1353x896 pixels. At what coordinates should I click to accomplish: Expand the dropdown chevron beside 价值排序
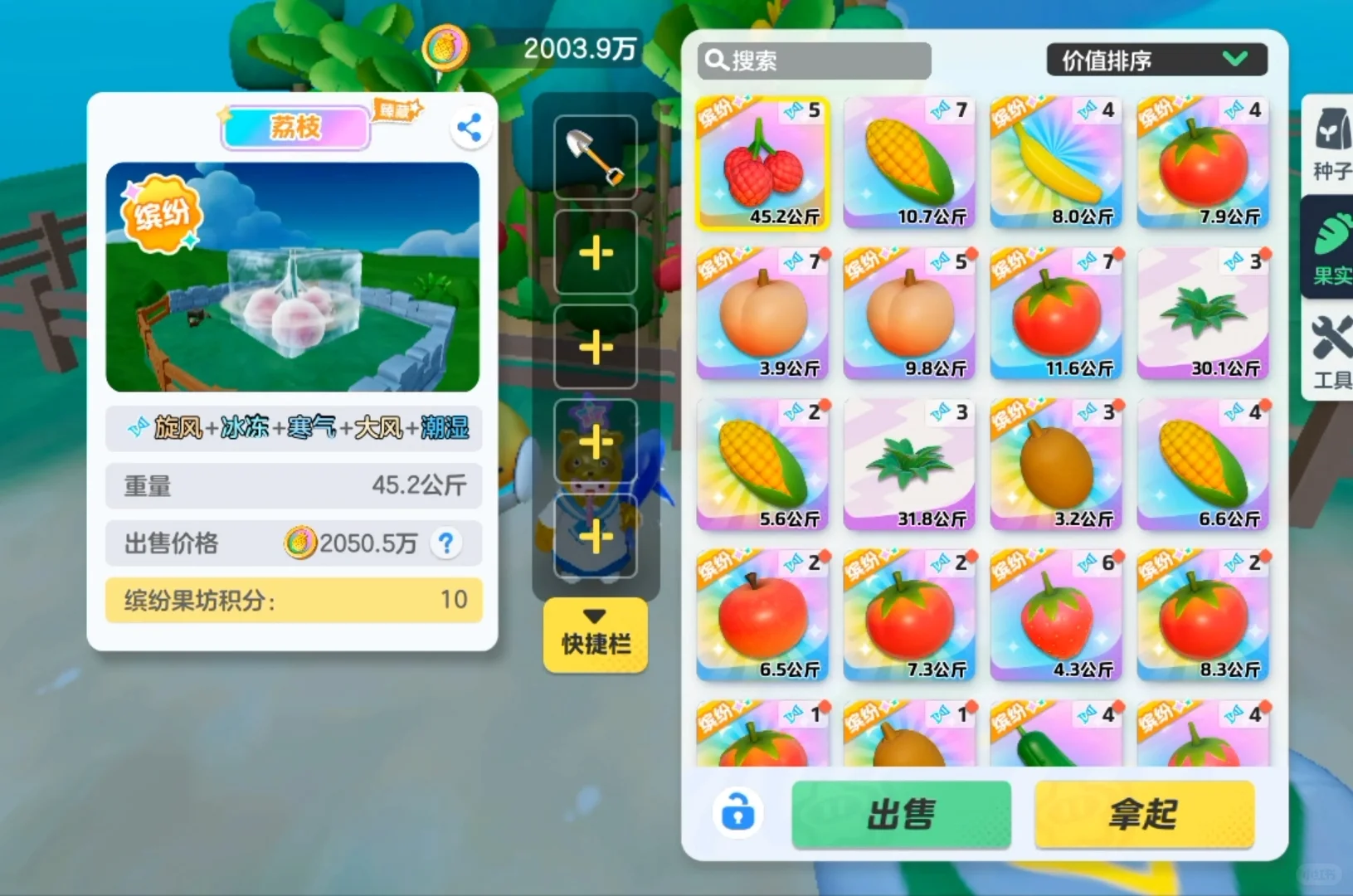click(1235, 59)
